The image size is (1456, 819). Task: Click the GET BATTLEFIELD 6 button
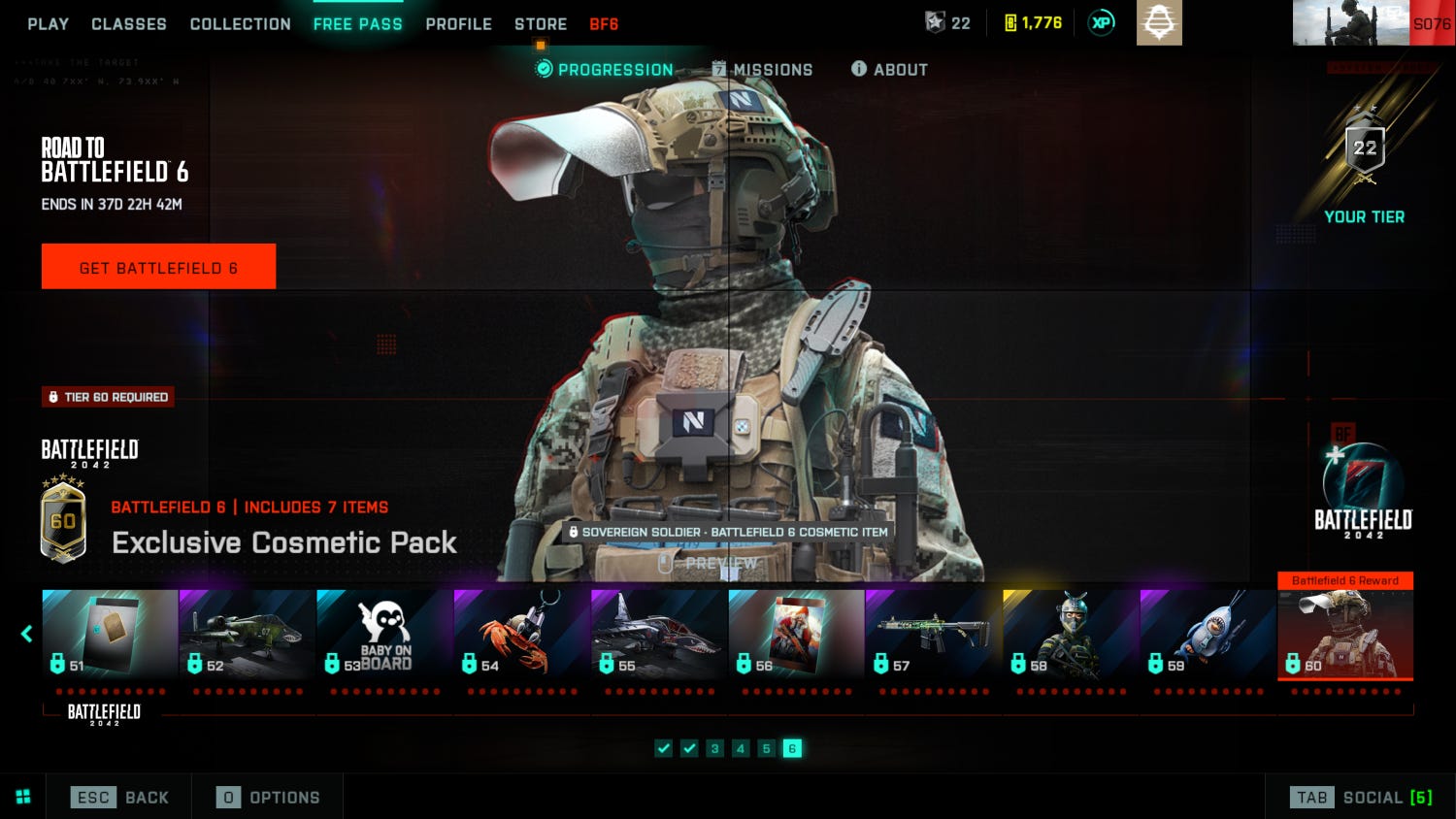coord(158,266)
